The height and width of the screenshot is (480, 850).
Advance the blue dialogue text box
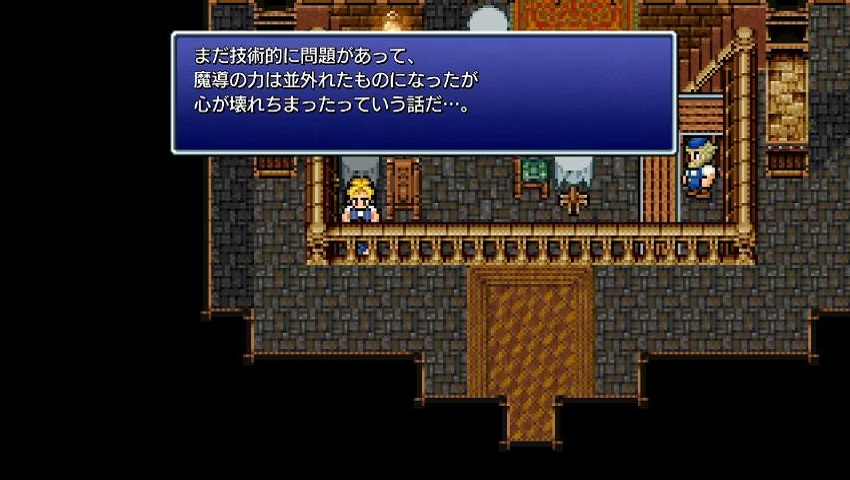pyautogui.click(x=423, y=92)
